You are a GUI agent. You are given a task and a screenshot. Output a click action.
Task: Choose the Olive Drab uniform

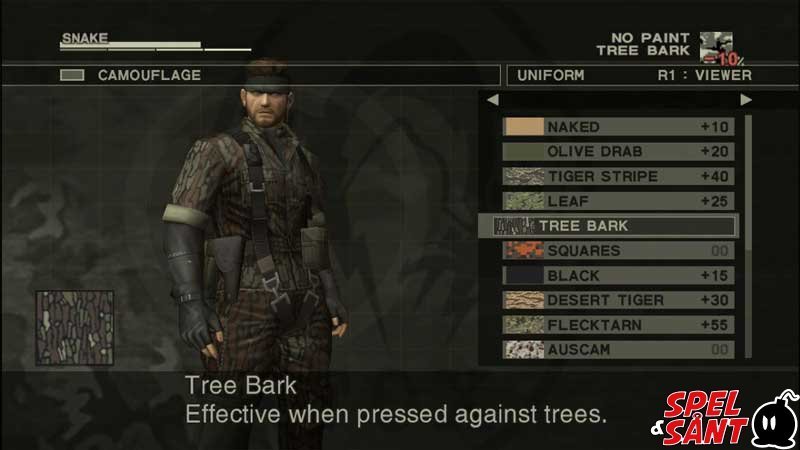pyautogui.click(x=618, y=152)
